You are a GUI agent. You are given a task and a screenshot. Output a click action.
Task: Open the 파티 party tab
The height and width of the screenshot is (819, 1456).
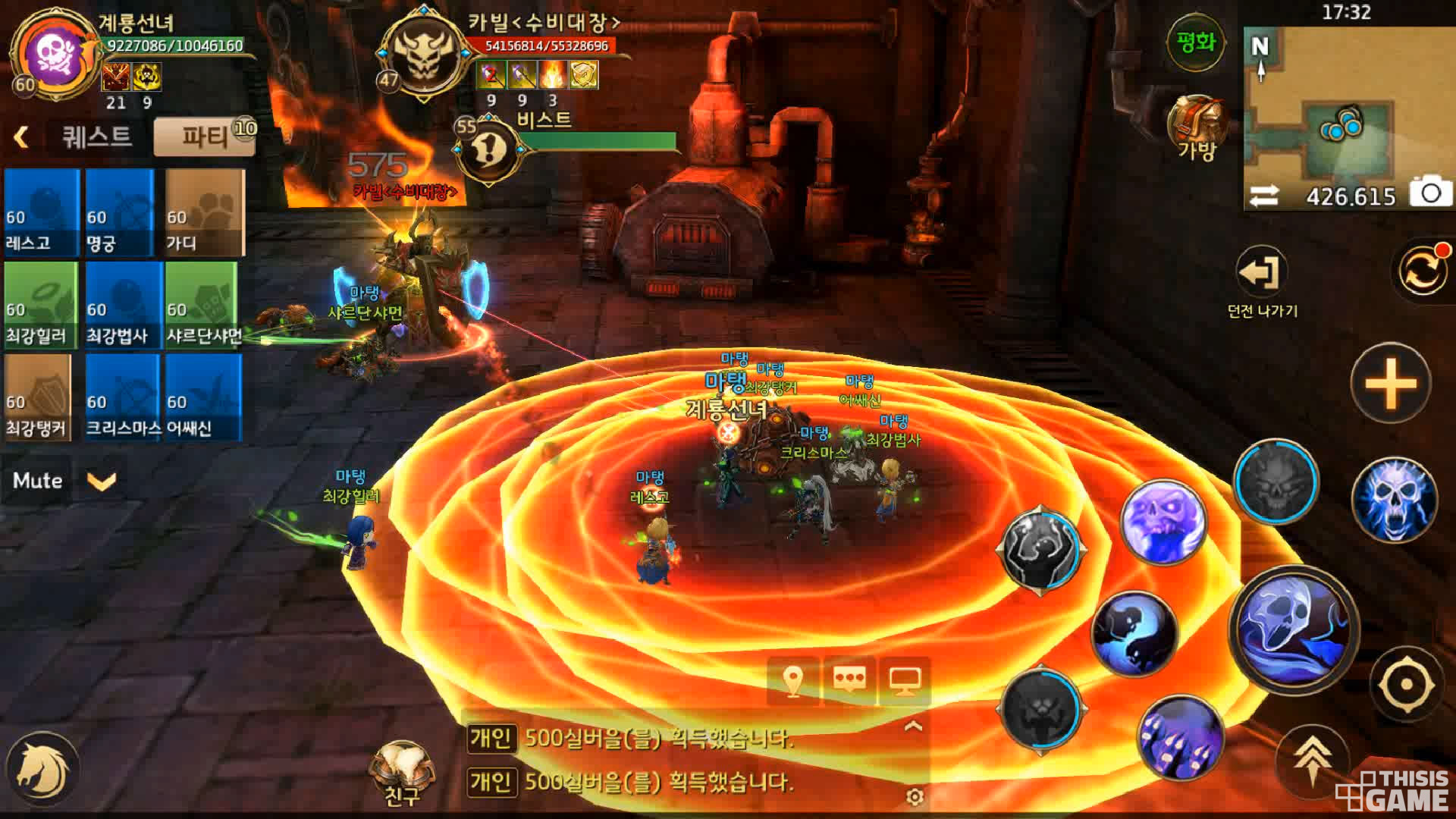point(204,137)
